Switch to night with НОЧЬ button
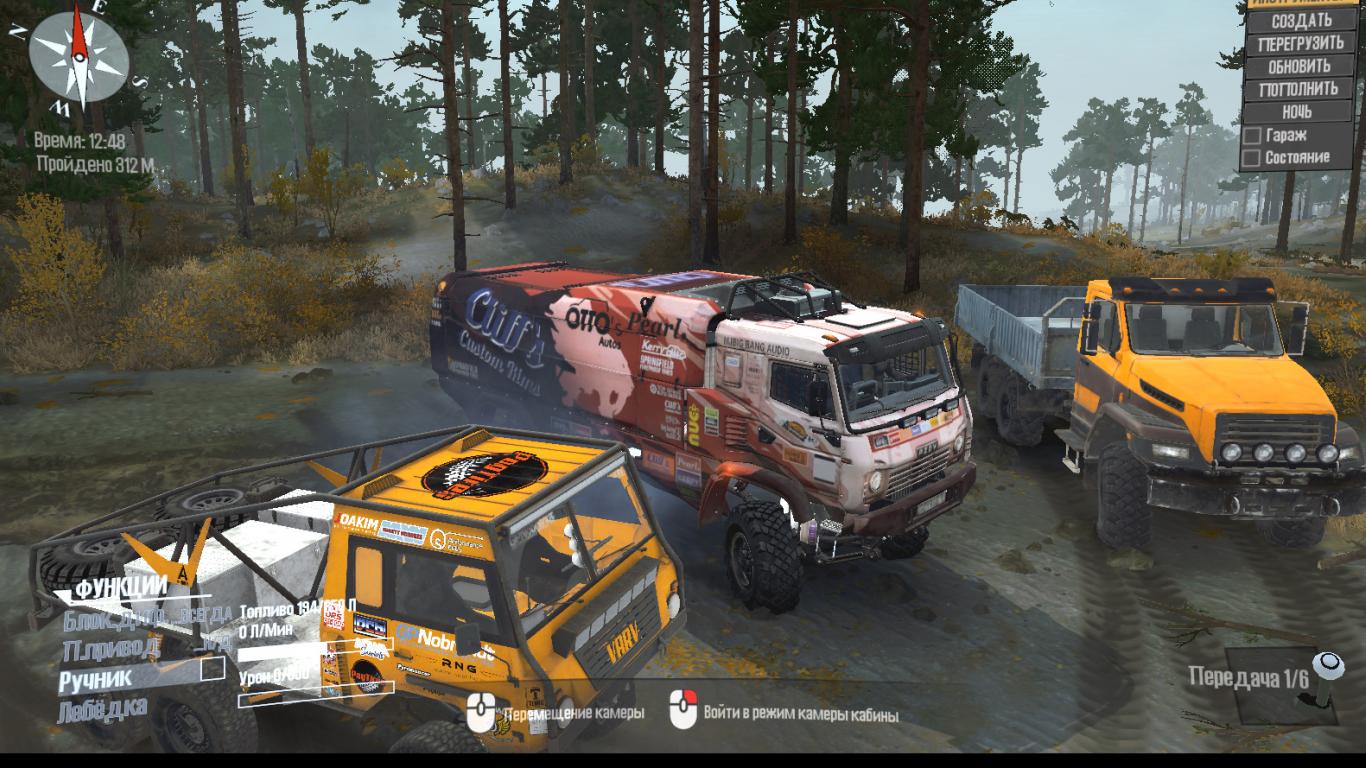Viewport: 1366px width, 768px height. click(1297, 112)
